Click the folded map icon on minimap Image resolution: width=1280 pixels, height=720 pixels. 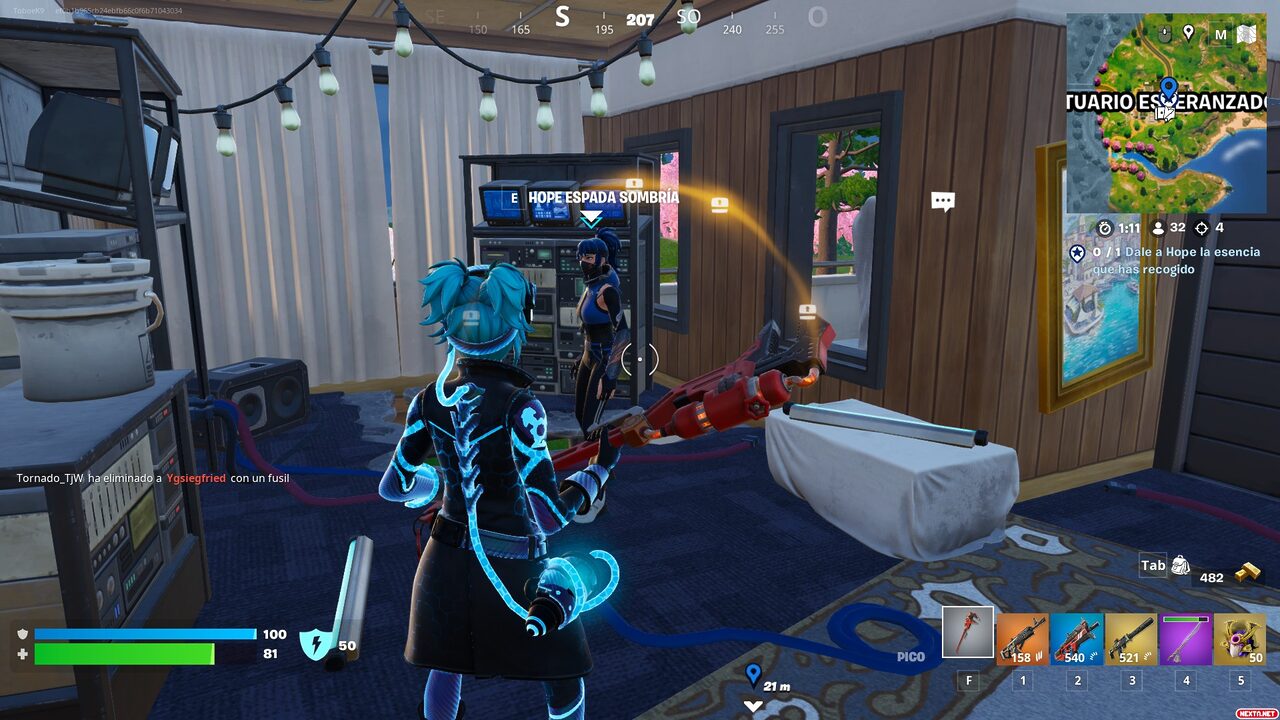coord(1246,34)
